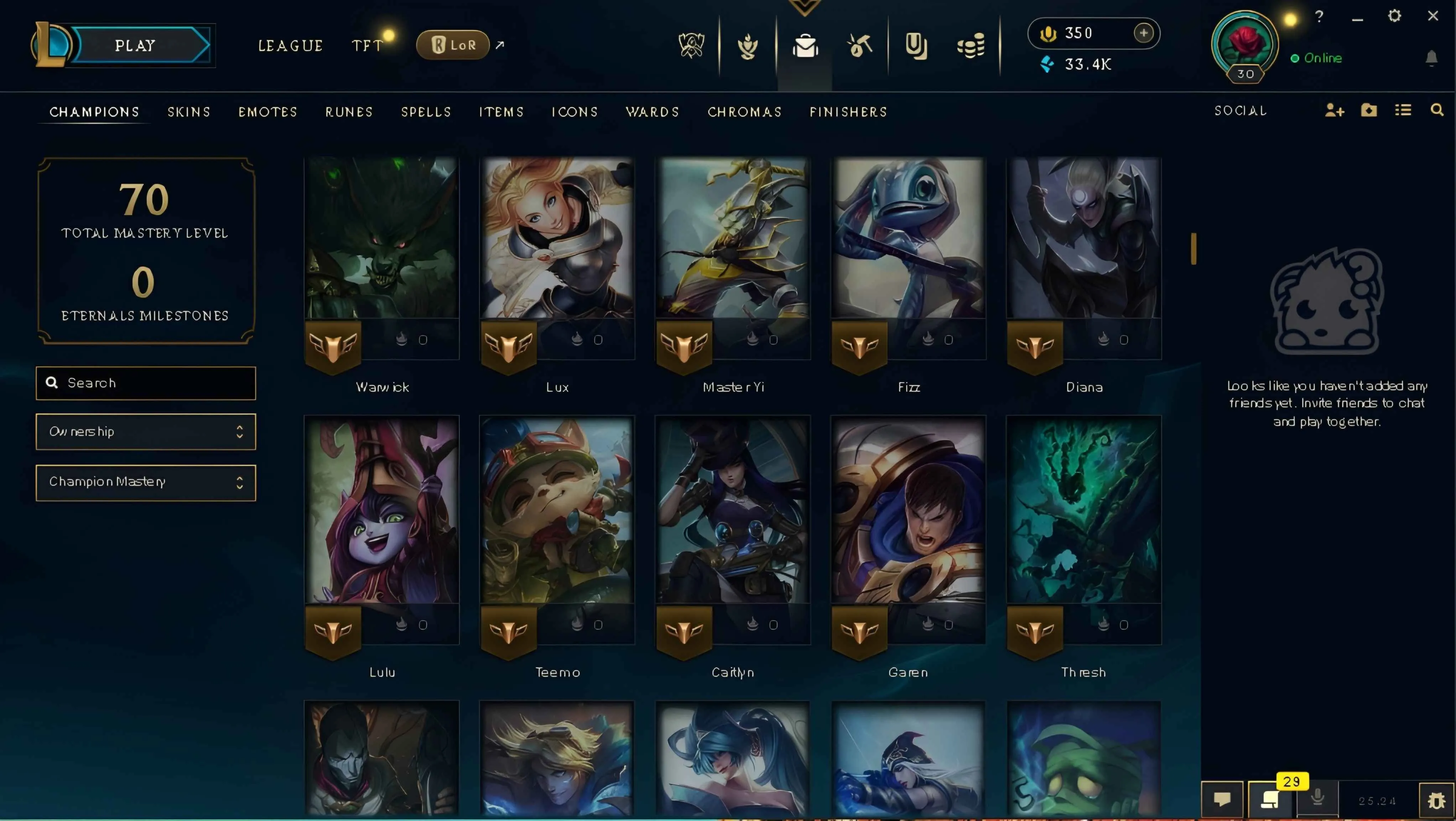Screen dimensions: 1456x821
Task: Open the Store coins page
Action: pyautogui.click(x=971, y=45)
